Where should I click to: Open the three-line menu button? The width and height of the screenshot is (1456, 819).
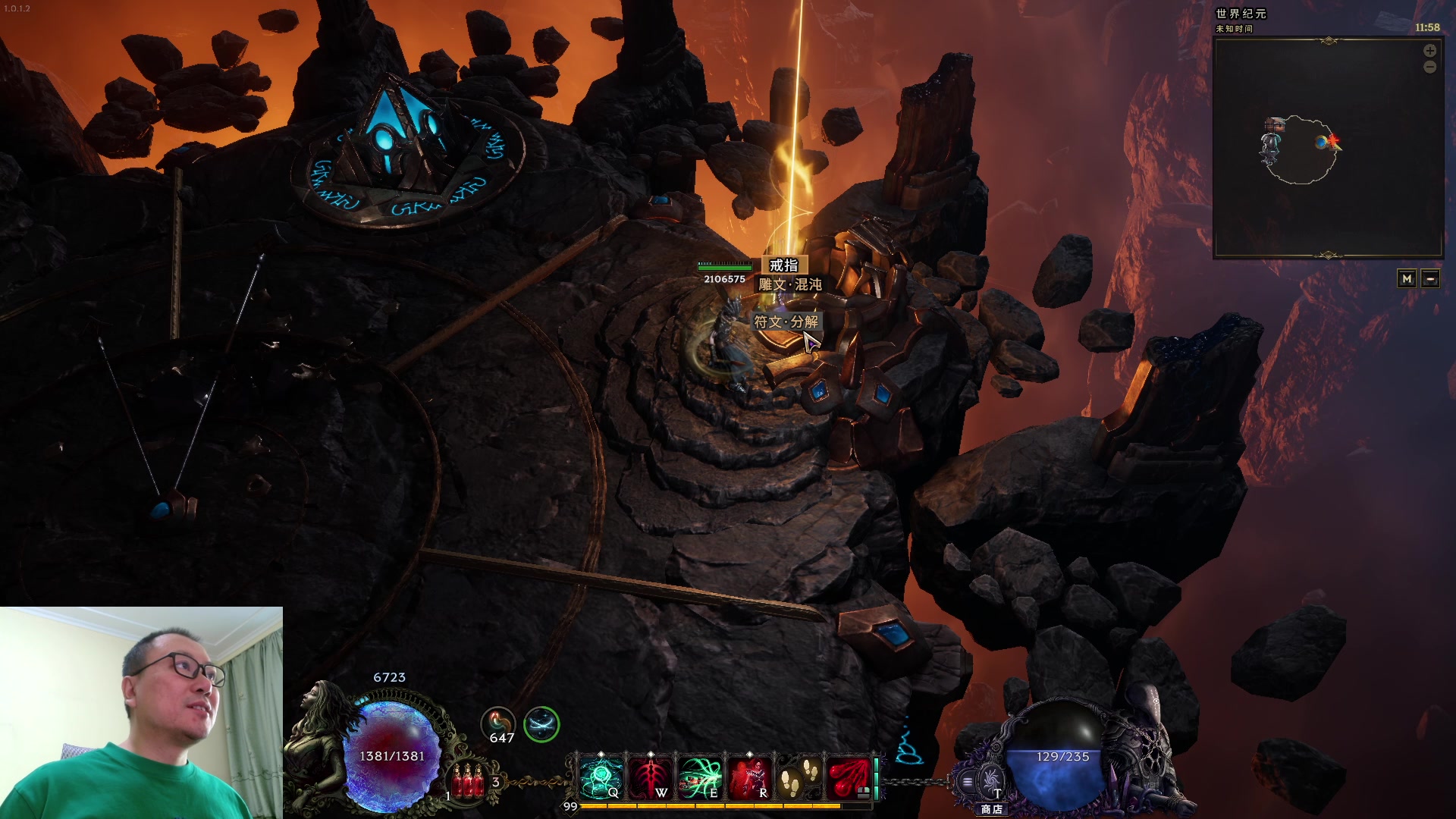point(968,782)
